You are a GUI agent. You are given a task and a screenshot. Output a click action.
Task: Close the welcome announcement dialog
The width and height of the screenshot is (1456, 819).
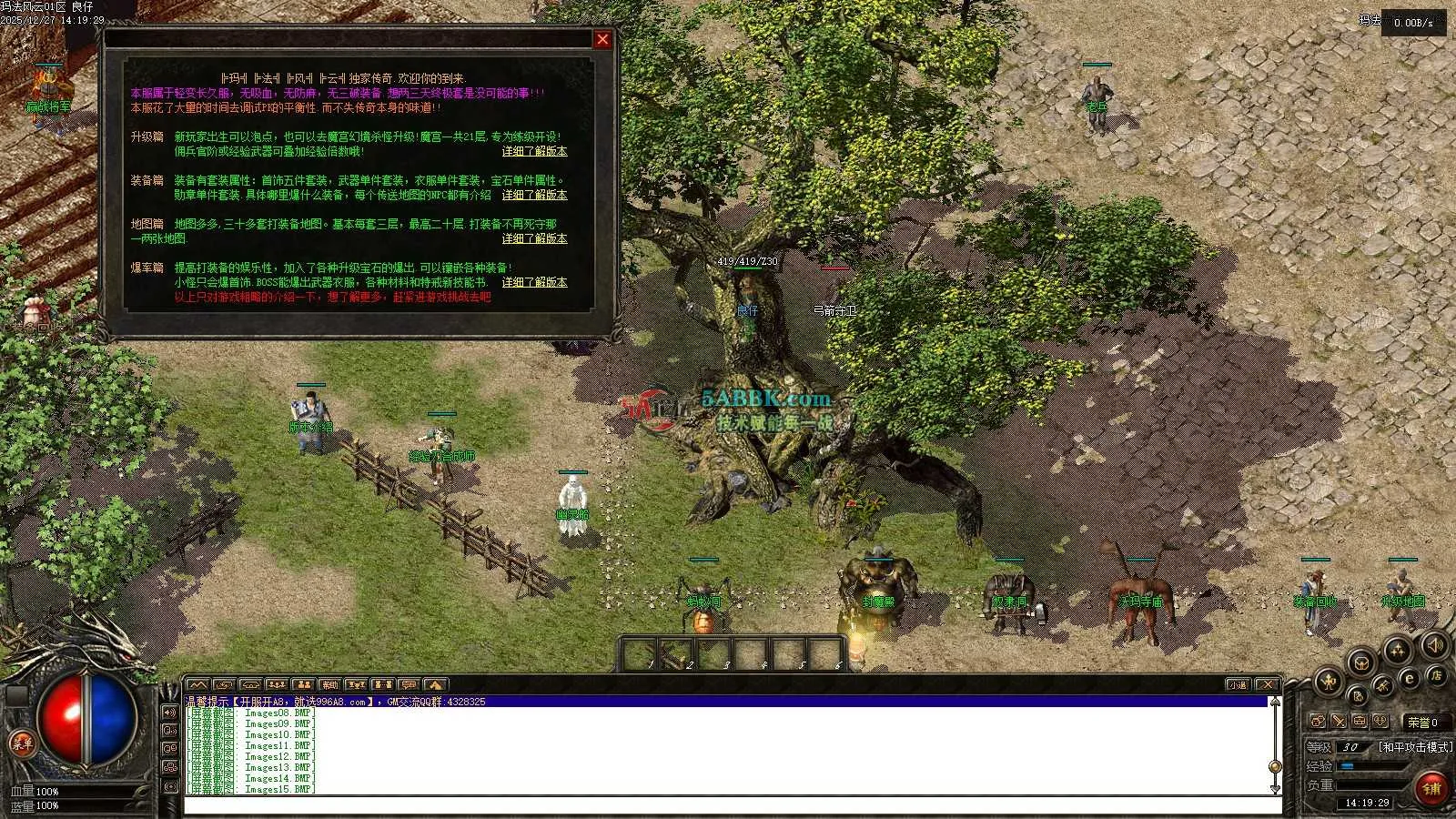(602, 39)
